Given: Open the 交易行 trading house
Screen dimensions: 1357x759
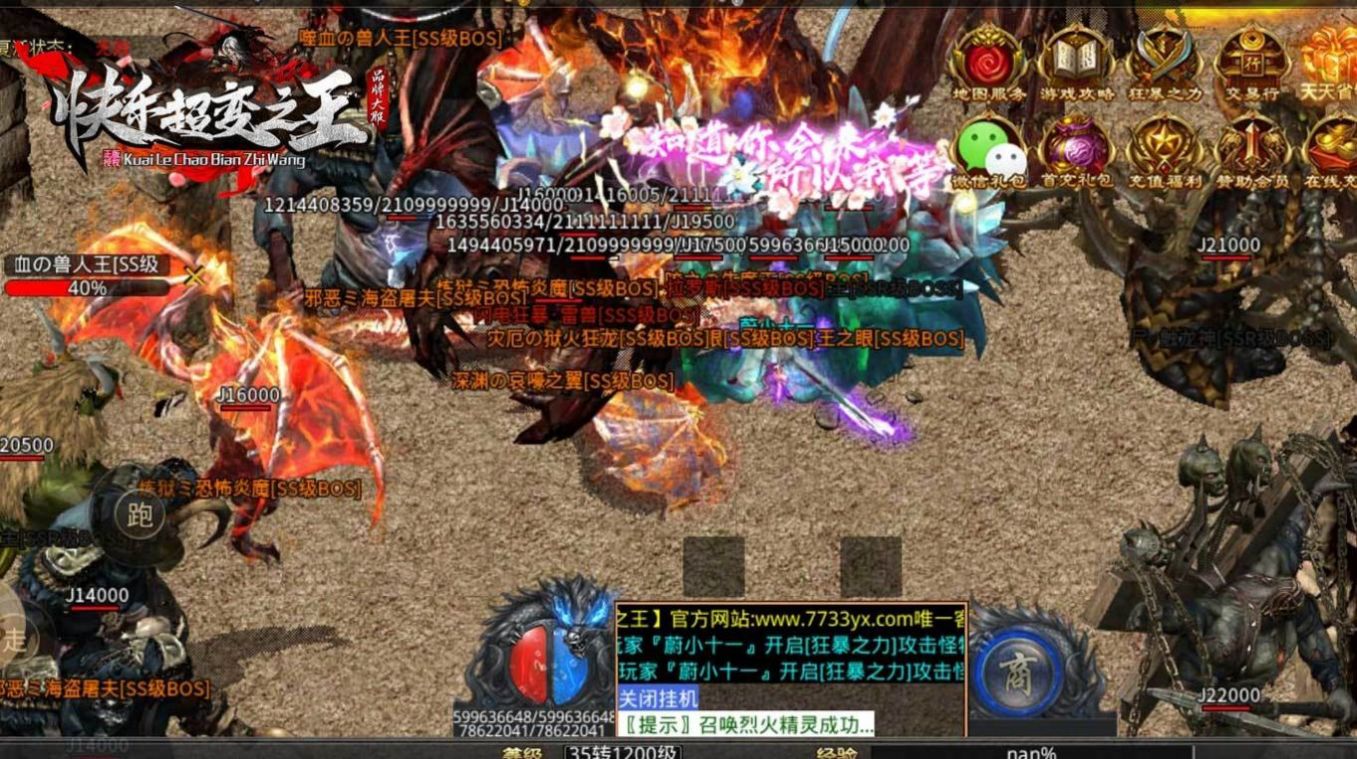Looking at the screenshot, I should (1251, 59).
